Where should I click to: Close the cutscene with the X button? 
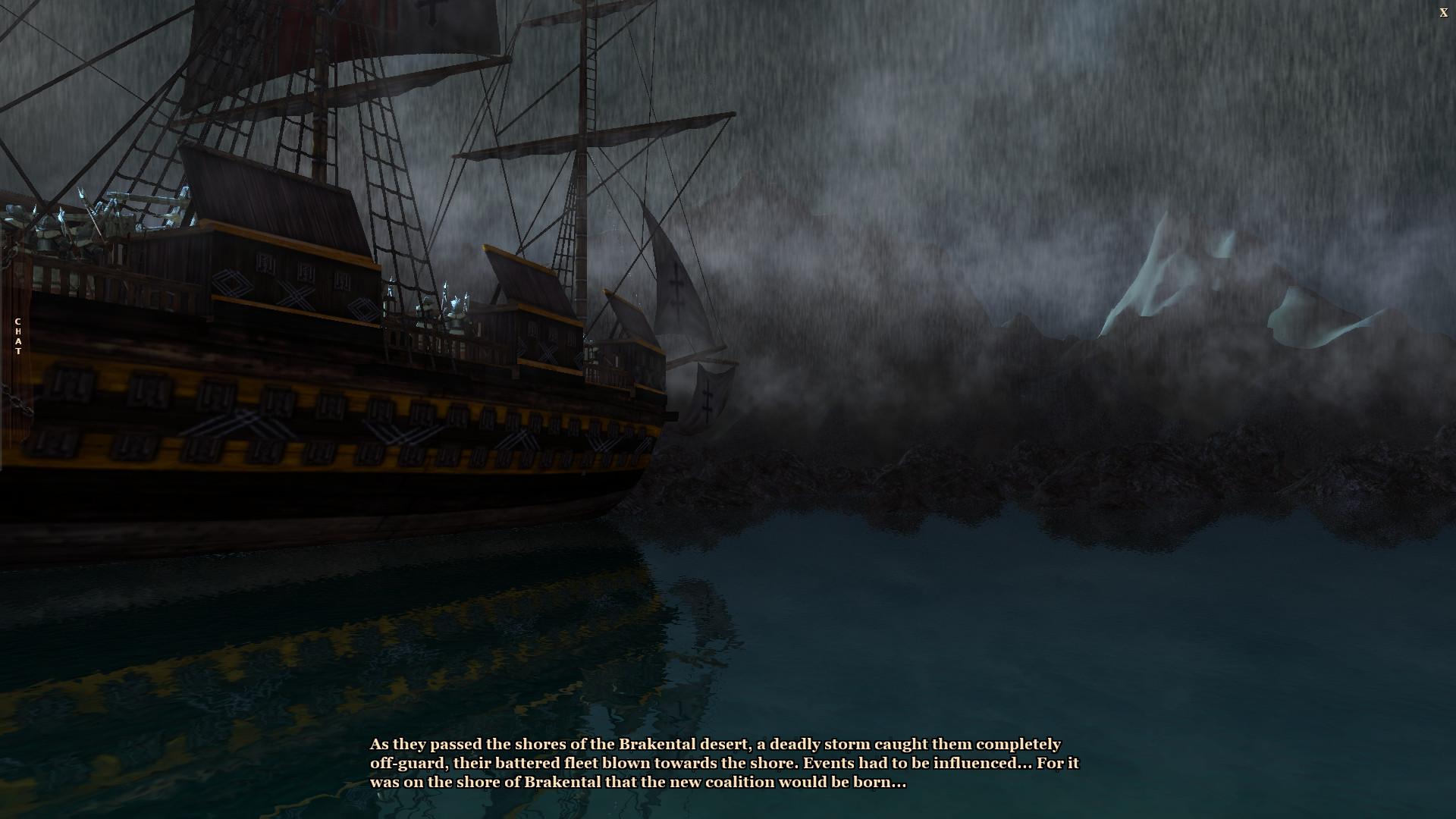pos(1443,13)
